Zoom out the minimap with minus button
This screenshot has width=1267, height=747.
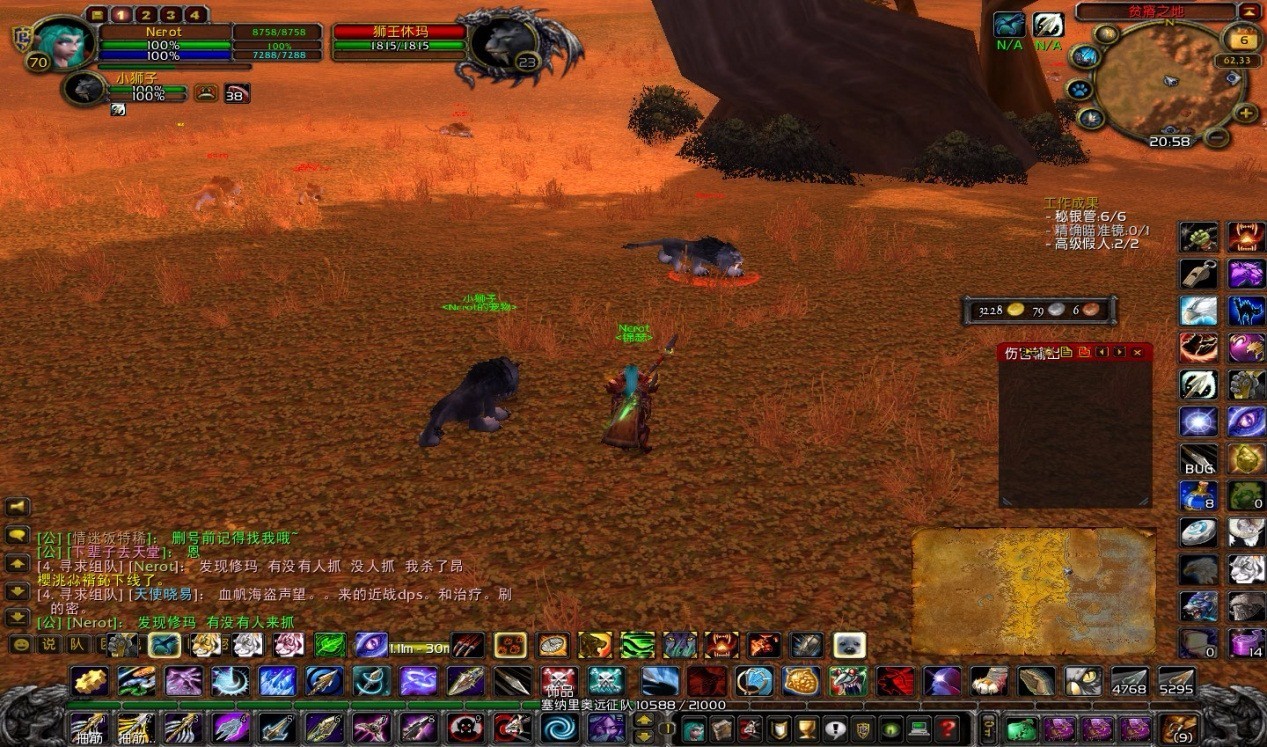(x=1216, y=137)
